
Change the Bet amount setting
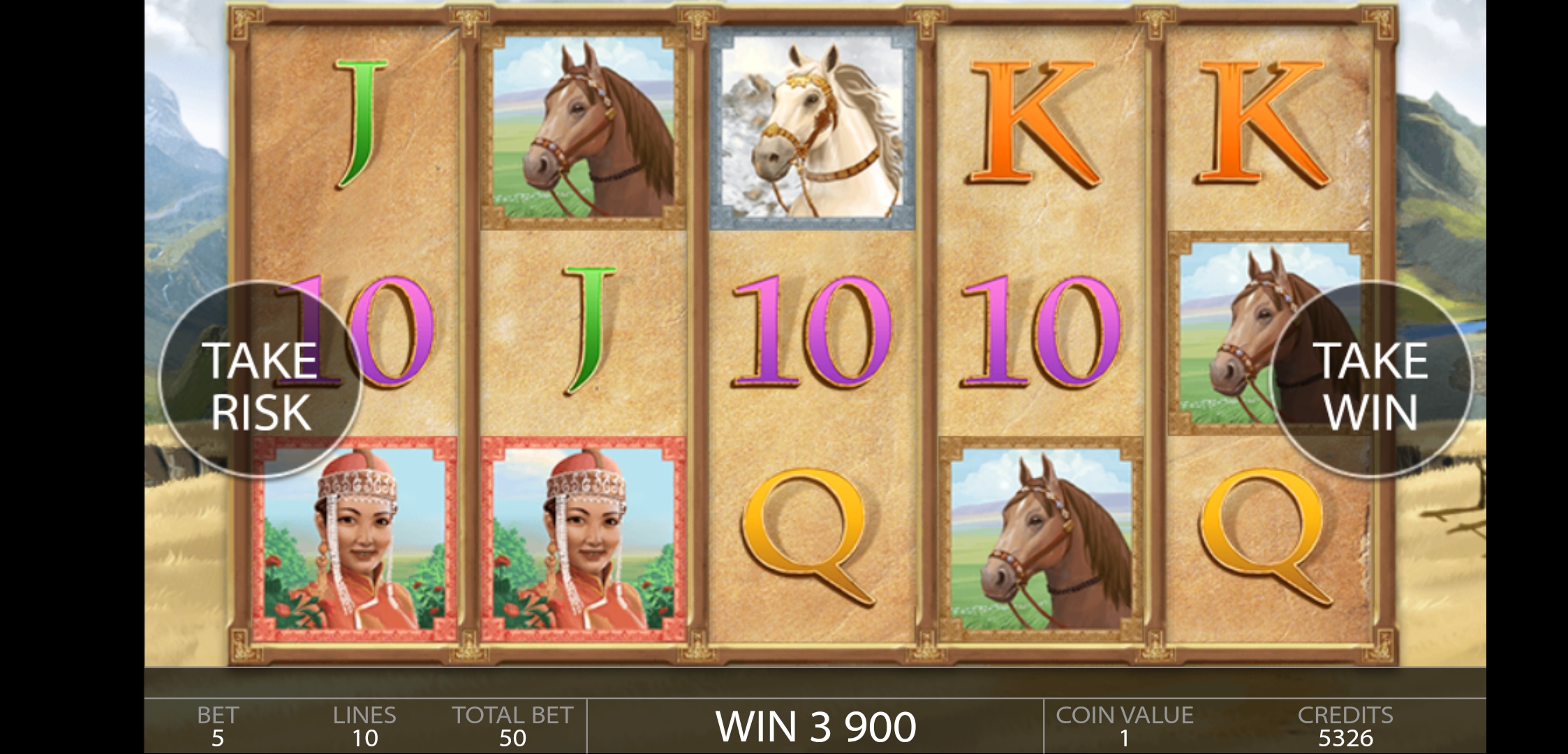(x=218, y=727)
